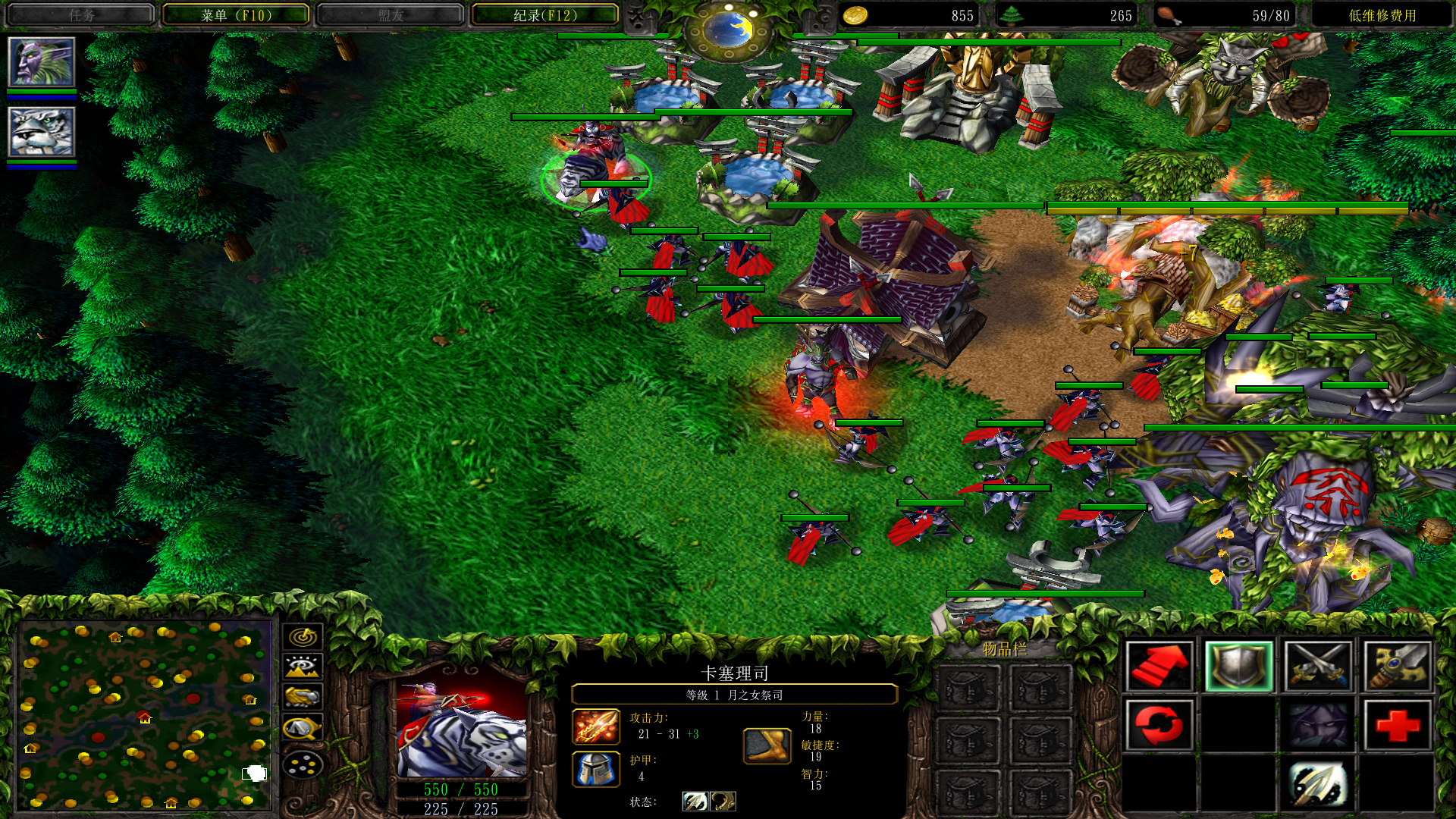Activate the Shadowmeld hooded face ability

coord(1318,725)
